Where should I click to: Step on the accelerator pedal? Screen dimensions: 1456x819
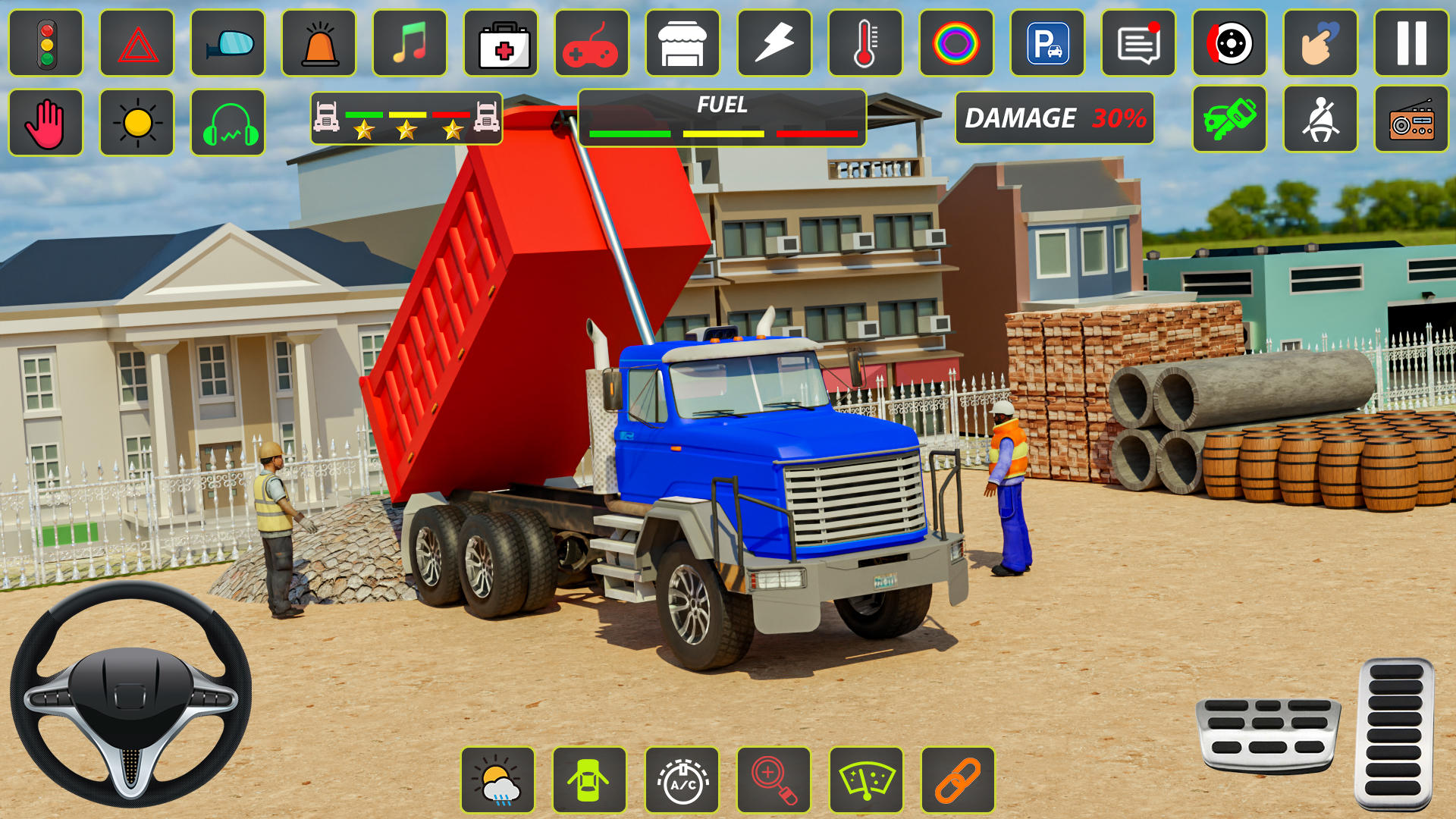click(x=1395, y=734)
